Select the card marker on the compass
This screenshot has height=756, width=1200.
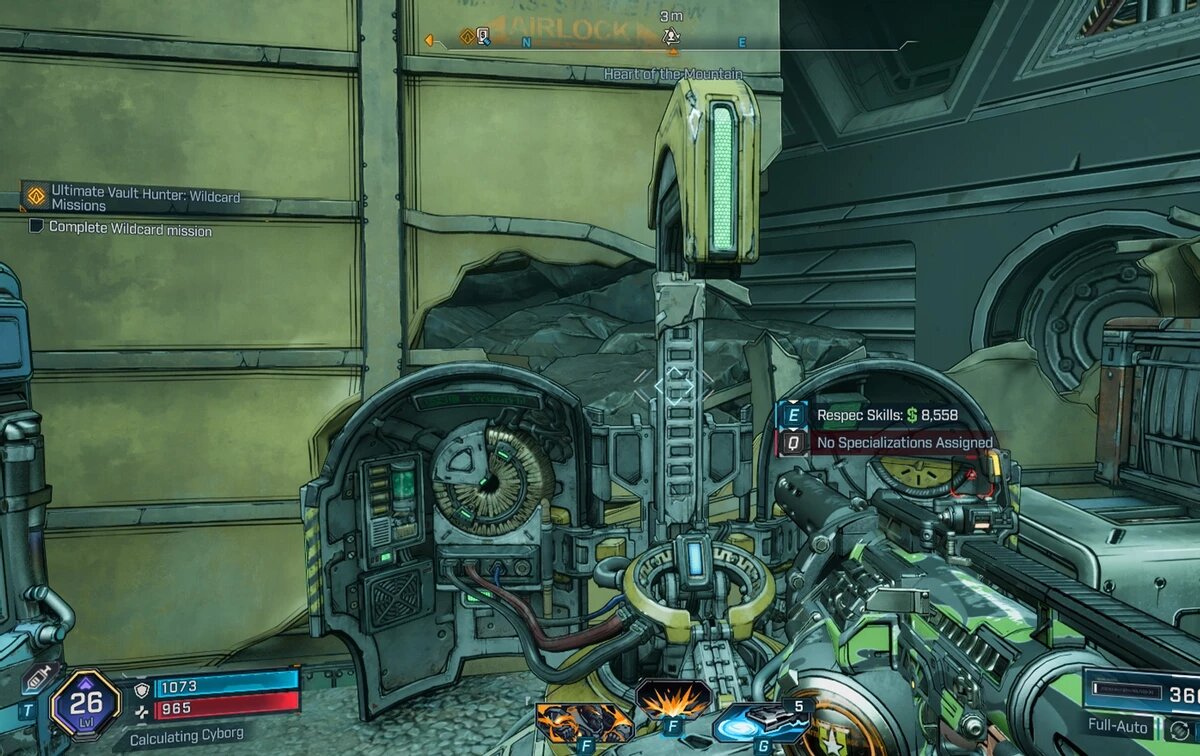coord(483,37)
